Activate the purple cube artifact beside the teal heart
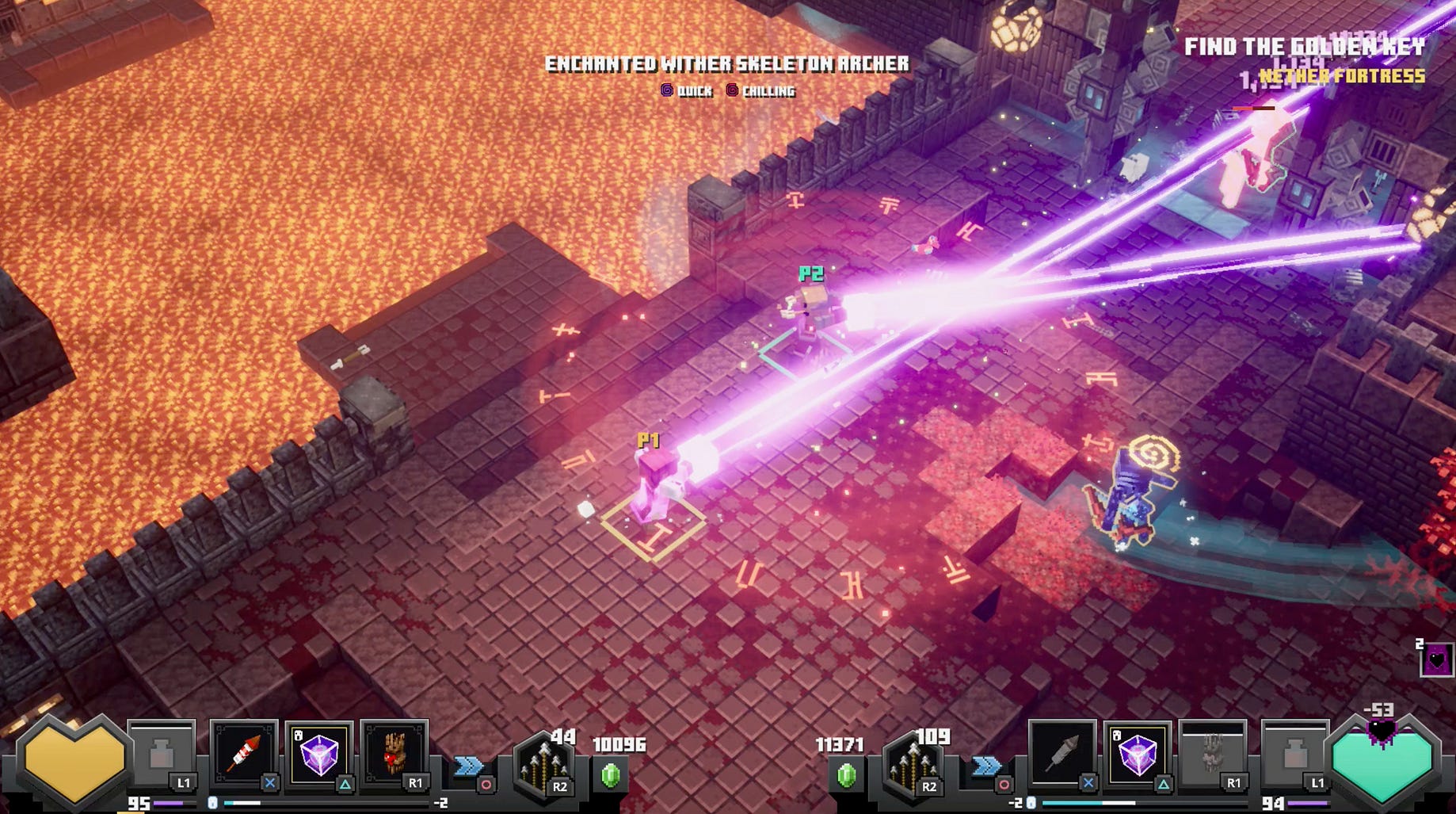1456x814 pixels. [1137, 753]
